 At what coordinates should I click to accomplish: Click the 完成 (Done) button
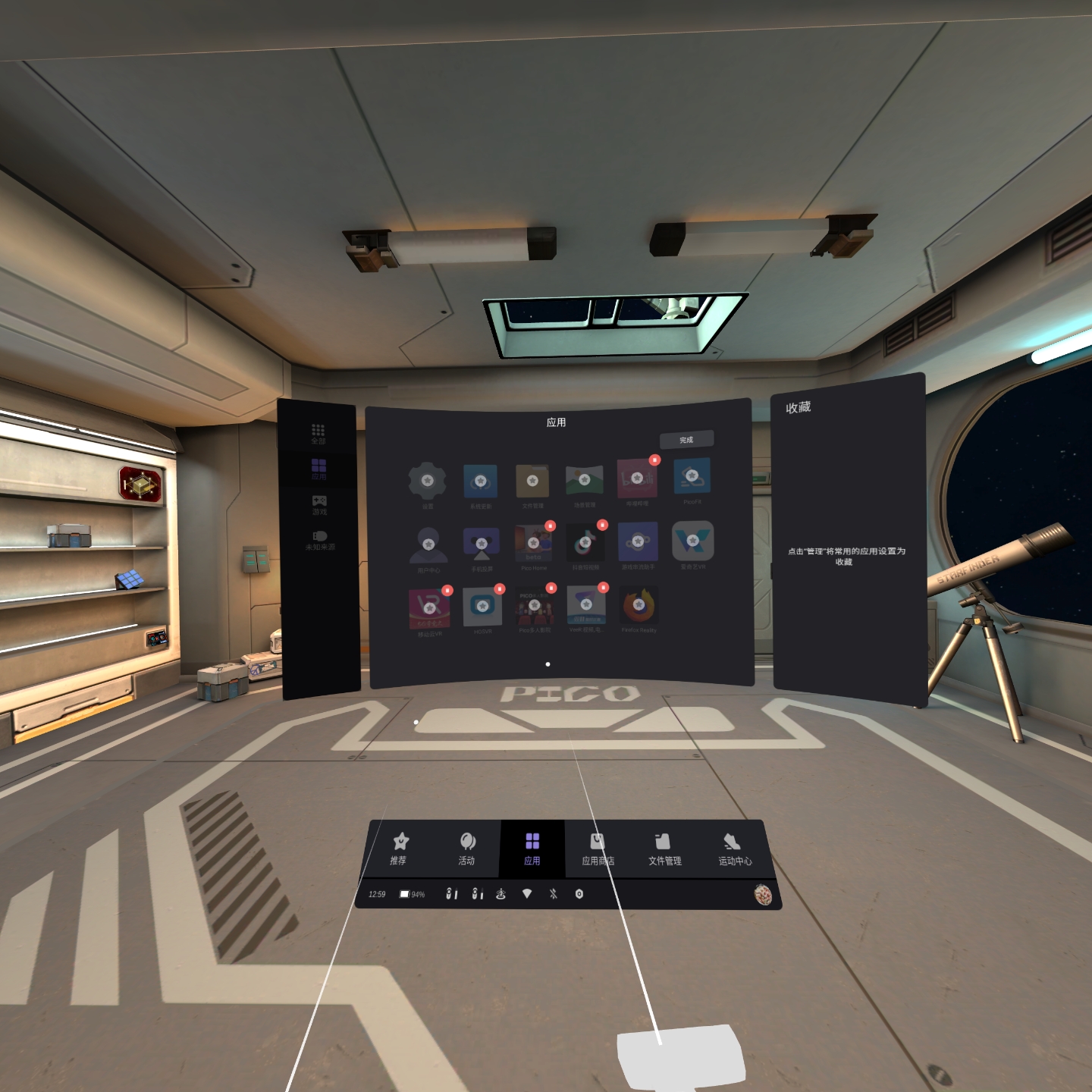point(686,440)
